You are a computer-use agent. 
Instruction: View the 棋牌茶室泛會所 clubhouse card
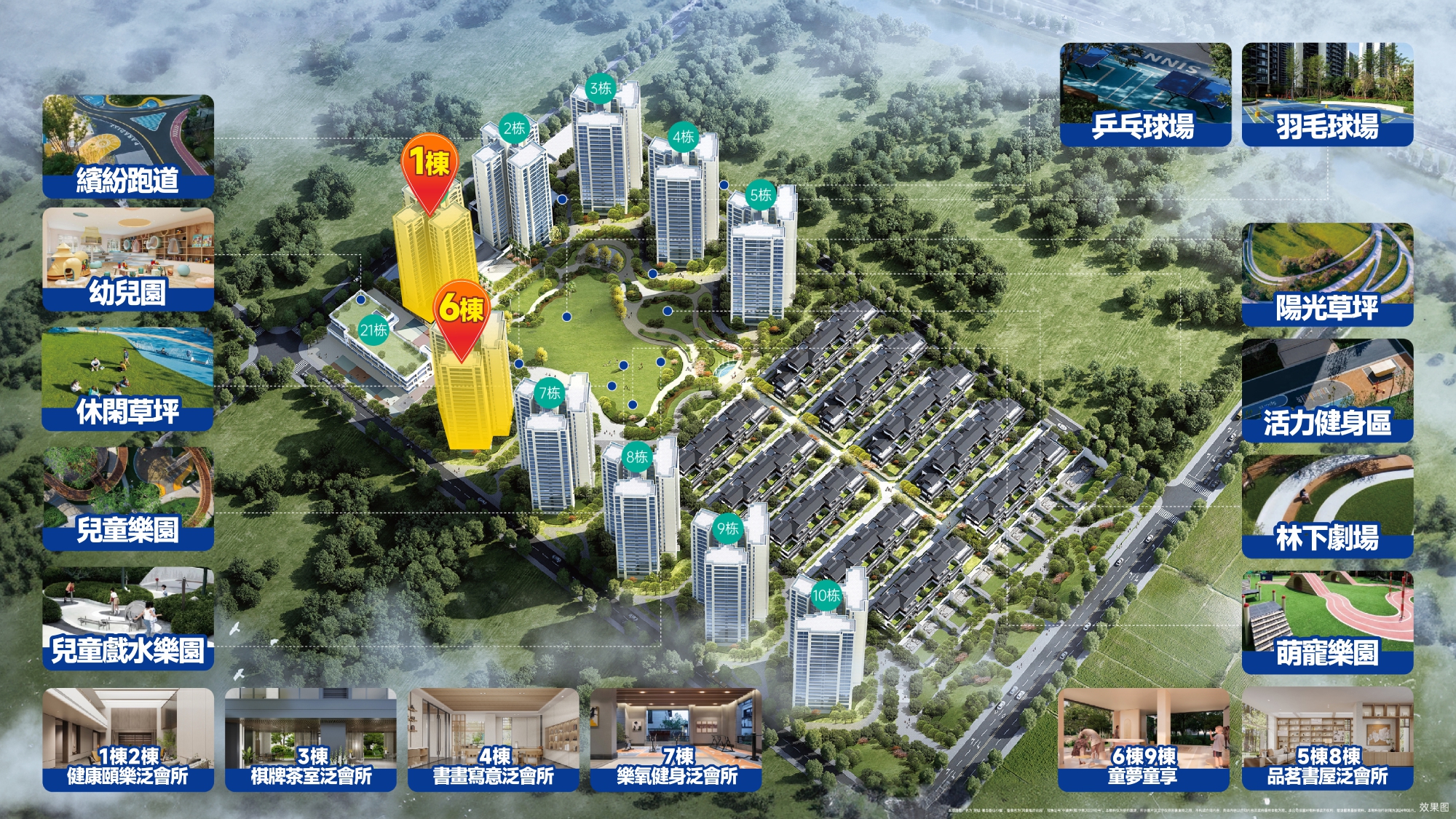(311, 739)
